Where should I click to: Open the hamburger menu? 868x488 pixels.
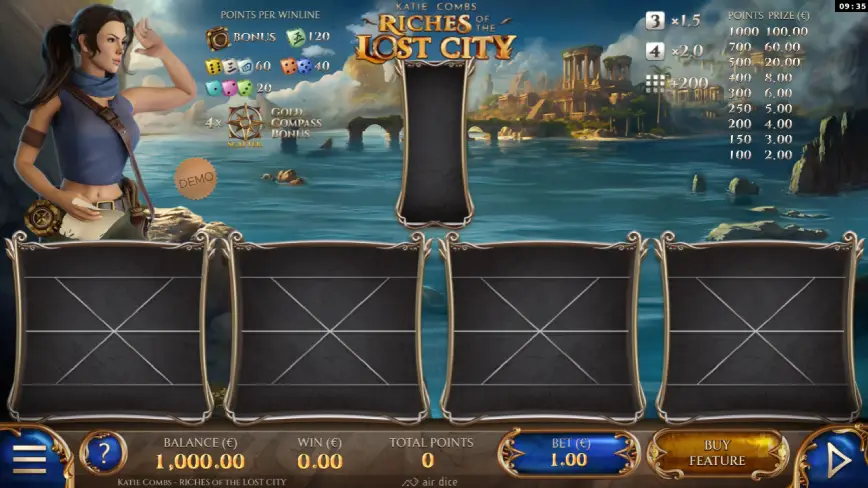pyautogui.click(x=30, y=459)
